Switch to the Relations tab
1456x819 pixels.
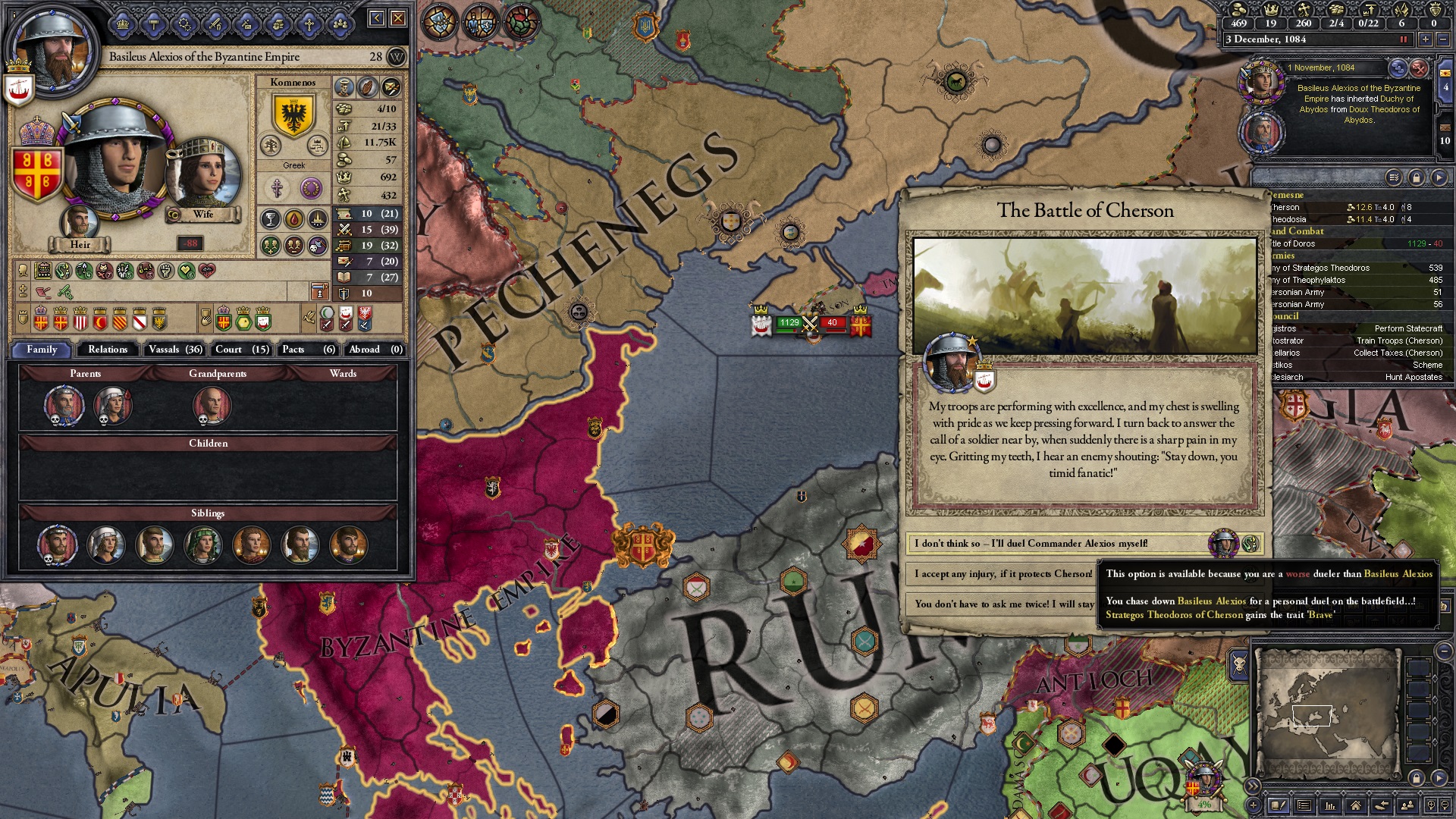pos(108,350)
